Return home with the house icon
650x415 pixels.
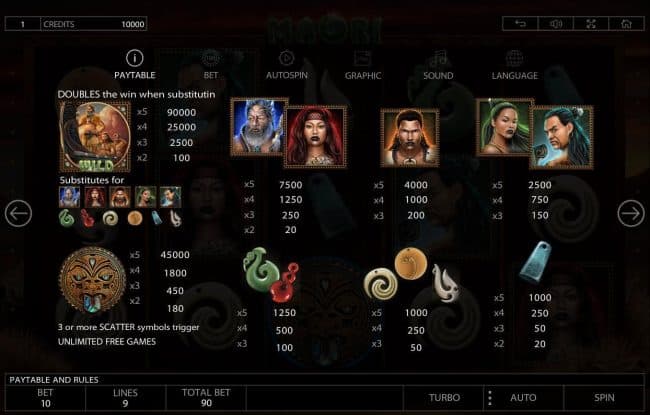coord(626,23)
